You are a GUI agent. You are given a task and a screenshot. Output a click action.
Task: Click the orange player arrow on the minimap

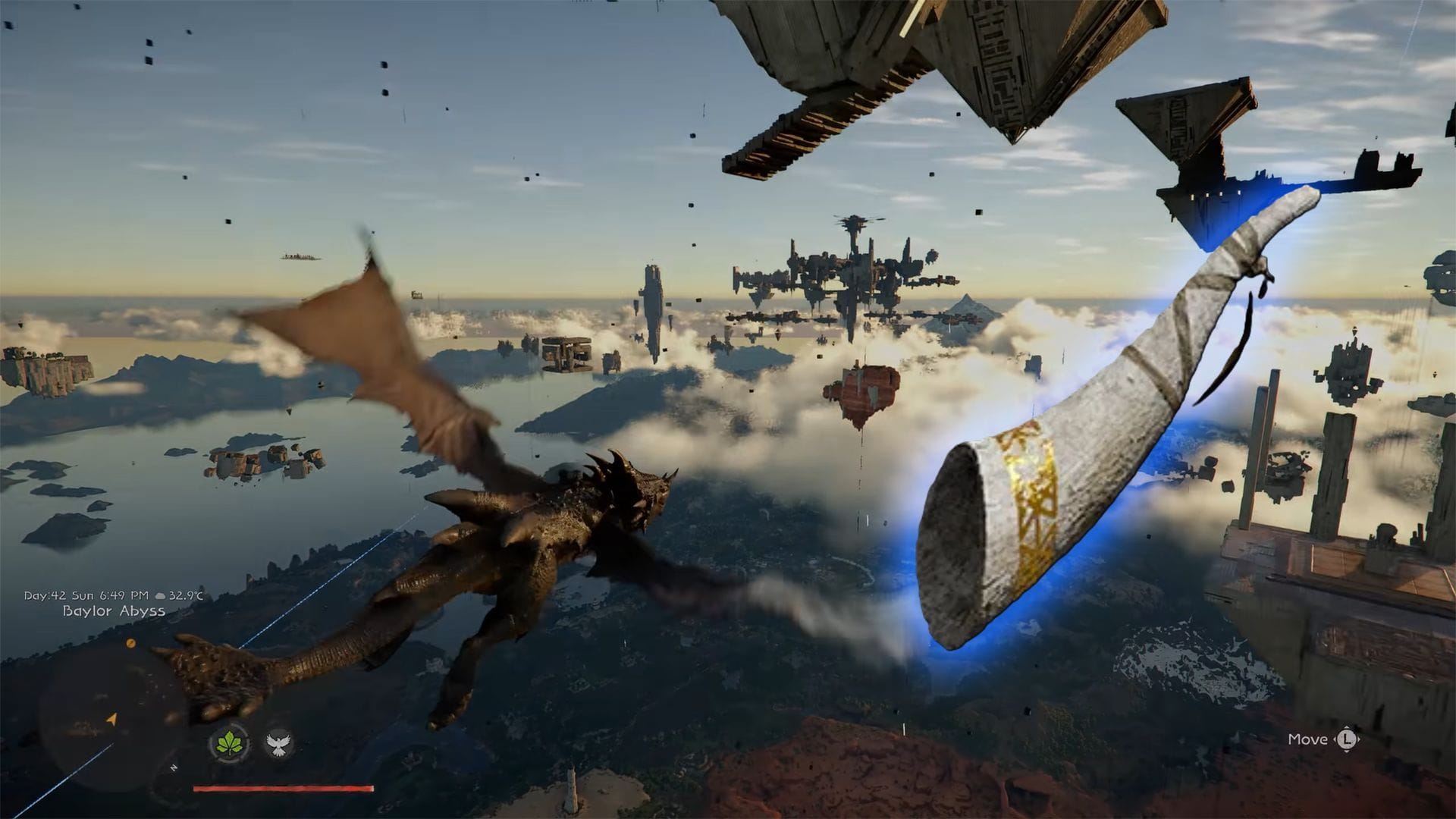coord(111,719)
